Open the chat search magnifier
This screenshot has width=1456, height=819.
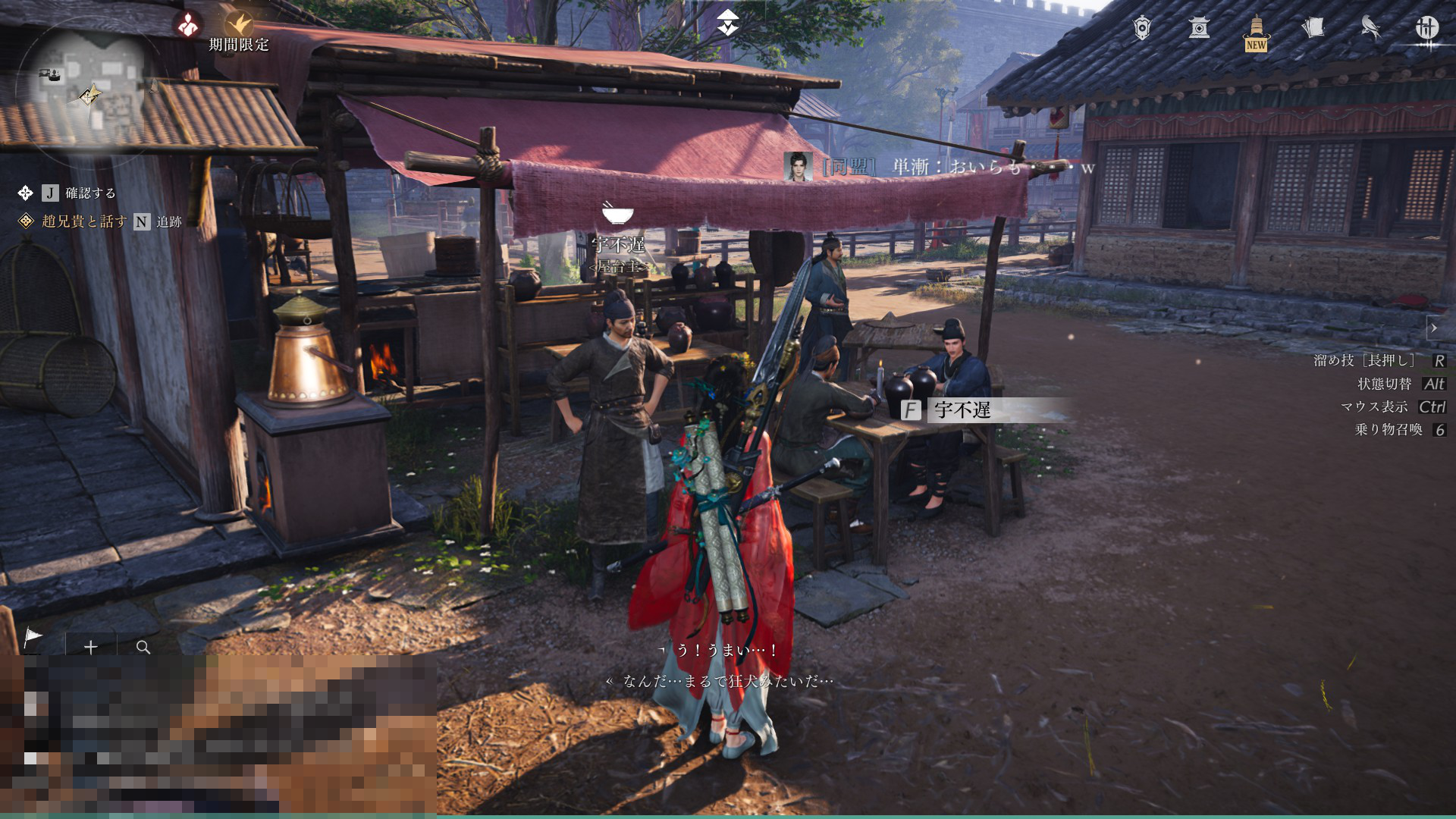coord(143,647)
